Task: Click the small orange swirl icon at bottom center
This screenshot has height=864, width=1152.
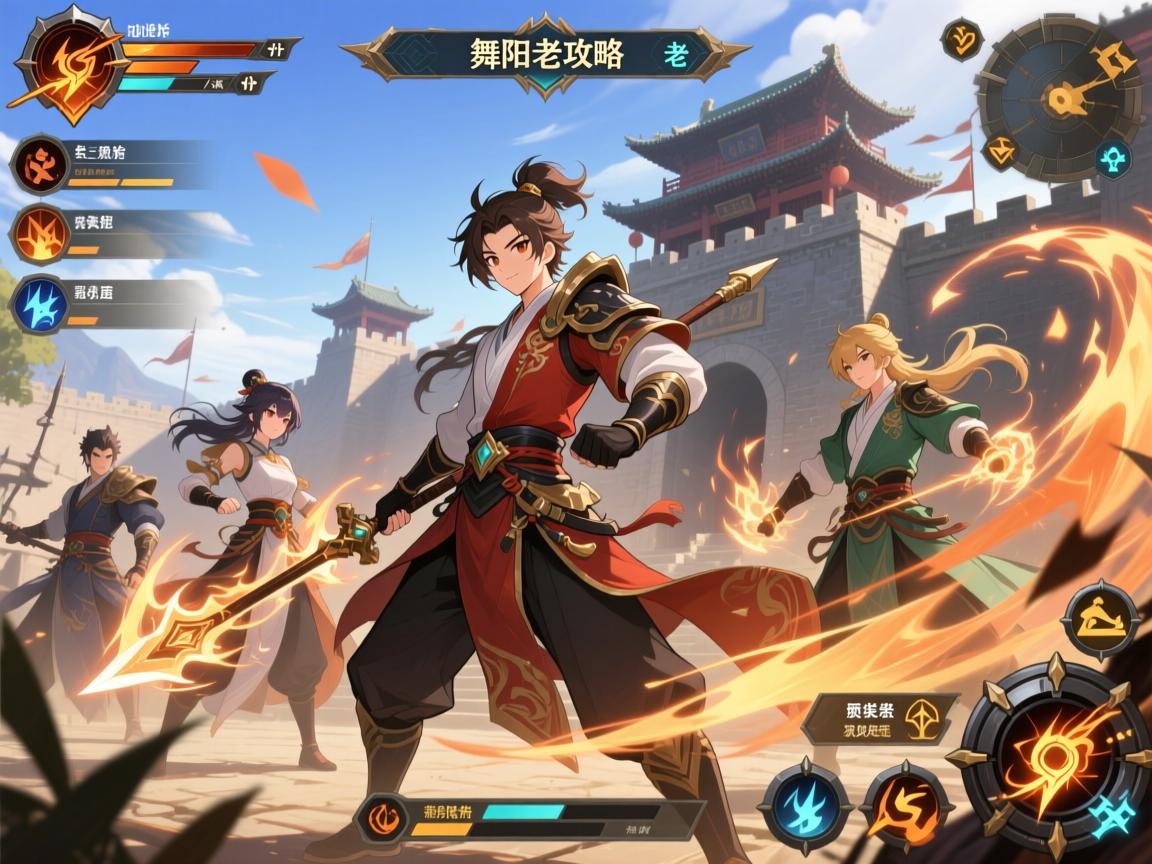Action: point(385,815)
